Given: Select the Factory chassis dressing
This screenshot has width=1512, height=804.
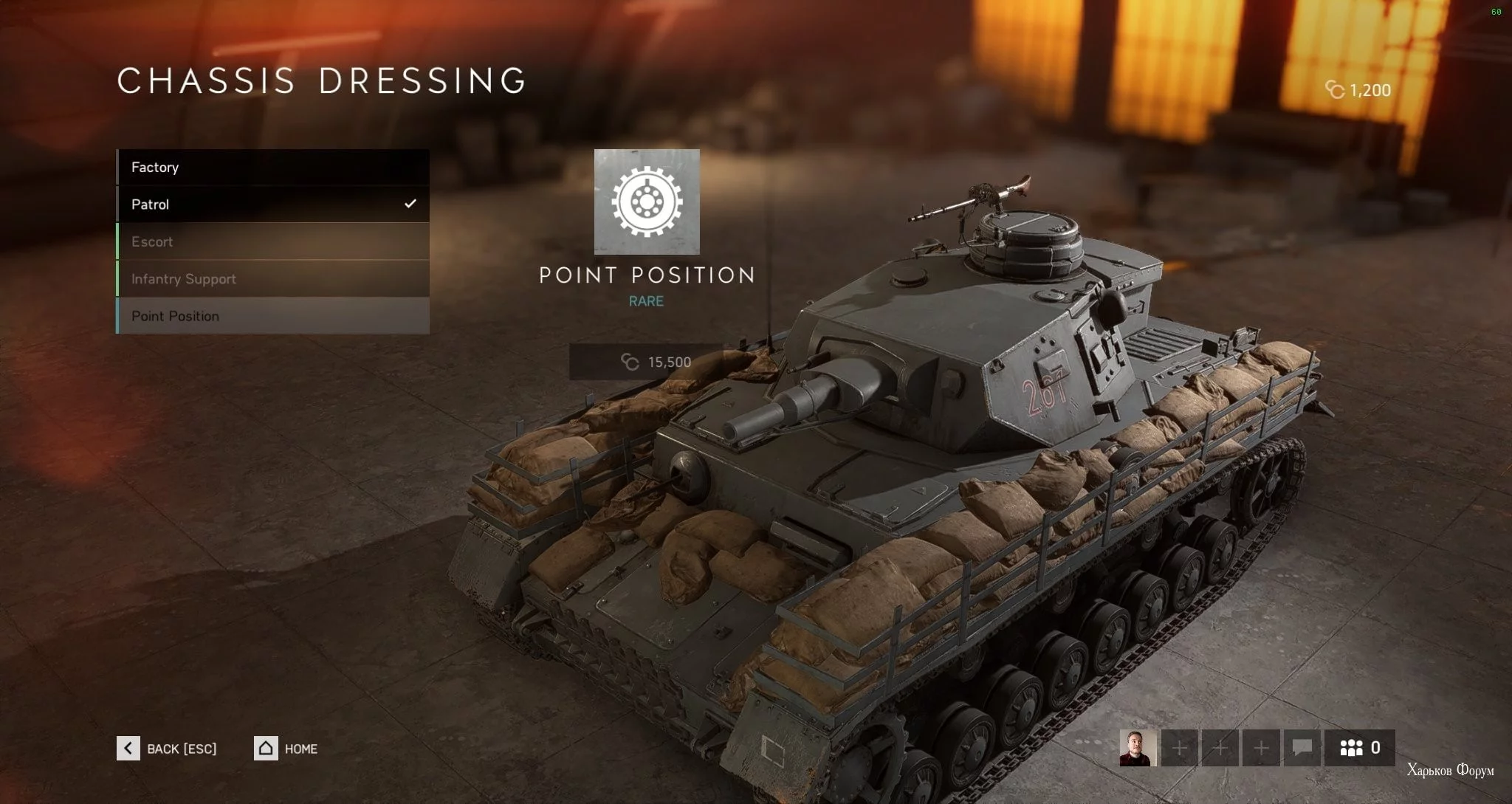Looking at the screenshot, I should [x=272, y=168].
